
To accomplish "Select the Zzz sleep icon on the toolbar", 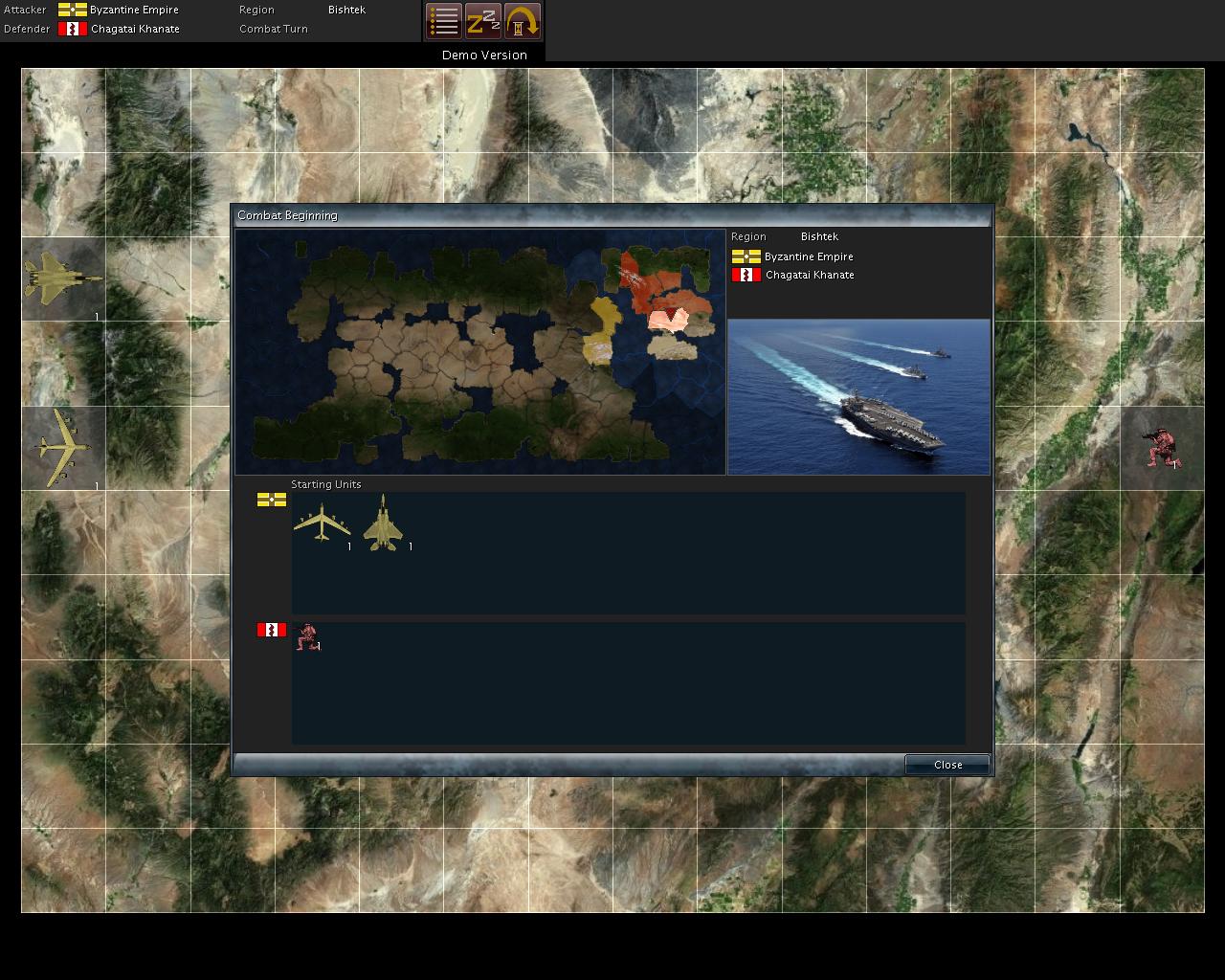I will pyautogui.click(x=483, y=20).
